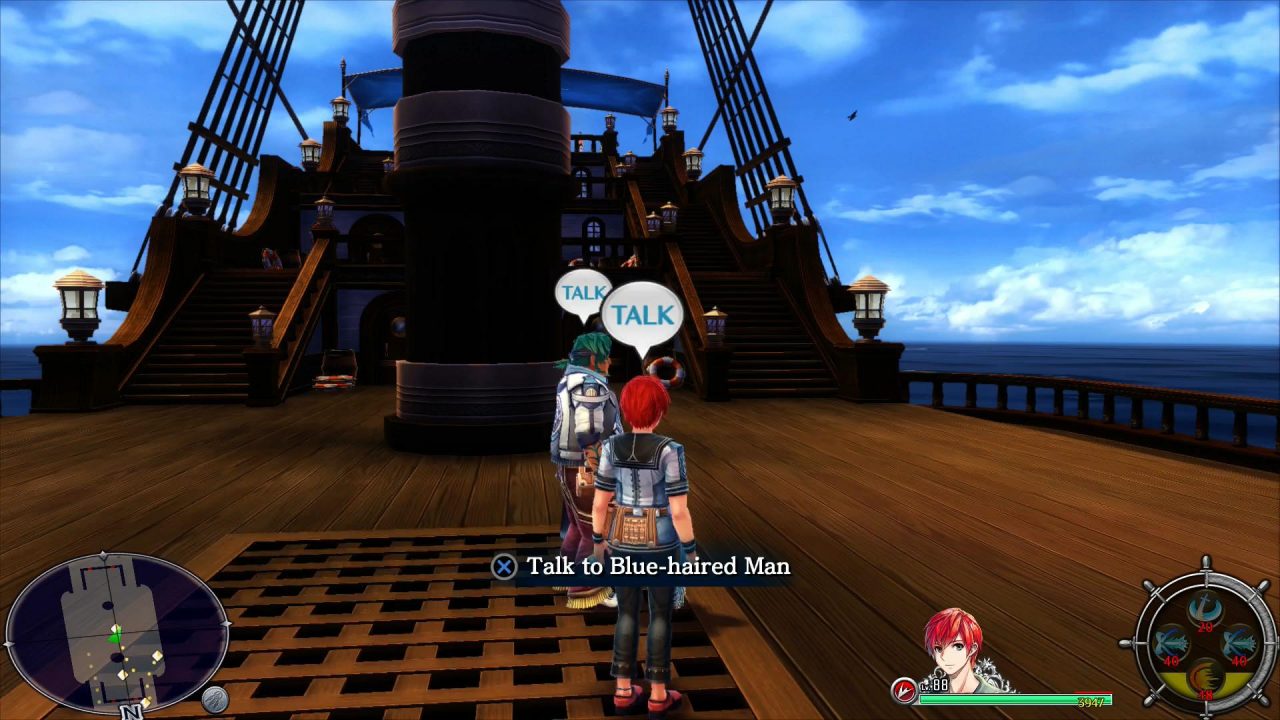Click the left harpoon icon showing 40
This screenshot has height=720, width=1280.
coord(1170,643)
